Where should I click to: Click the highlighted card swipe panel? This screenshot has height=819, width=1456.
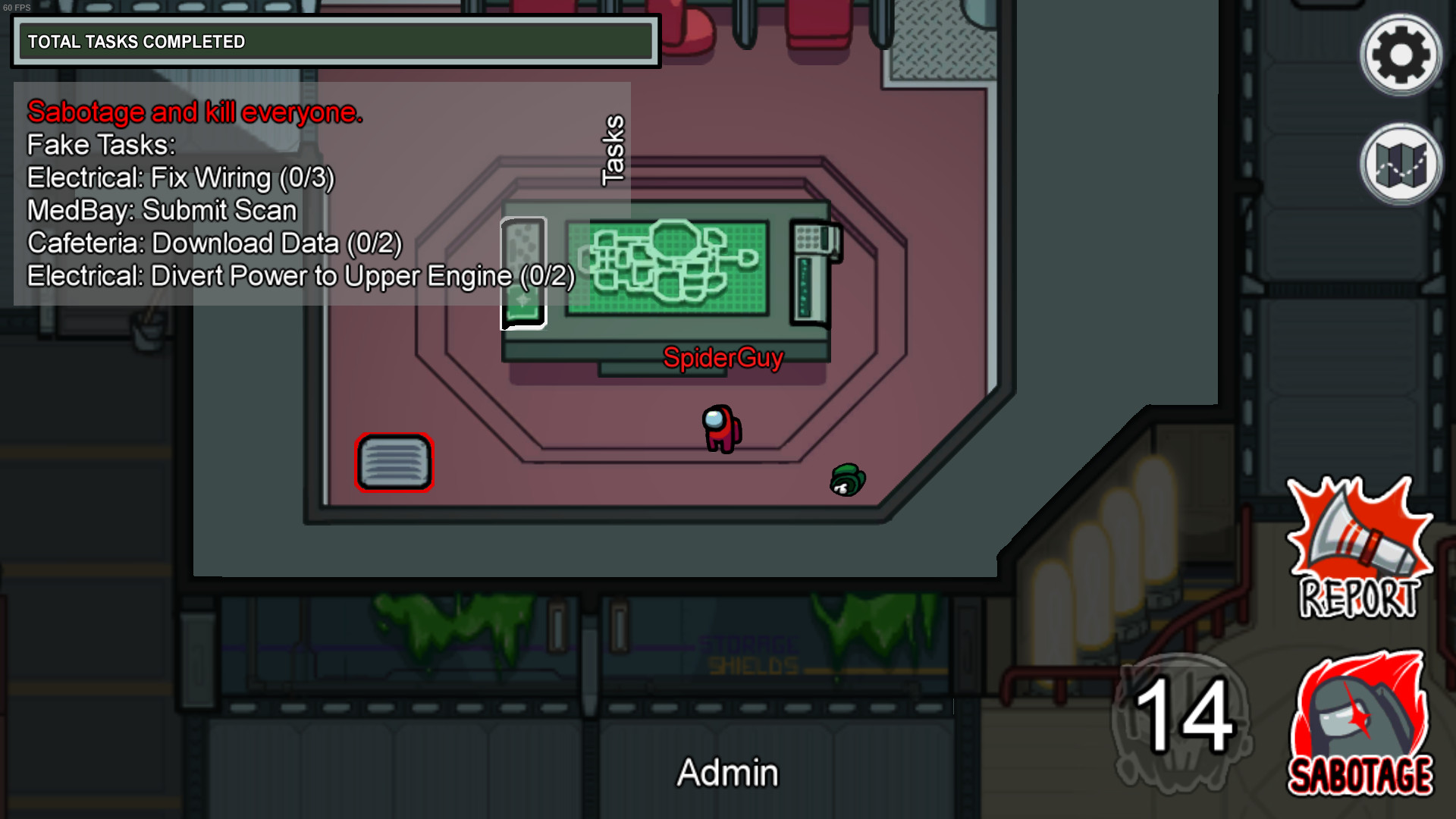pos(522,271)
